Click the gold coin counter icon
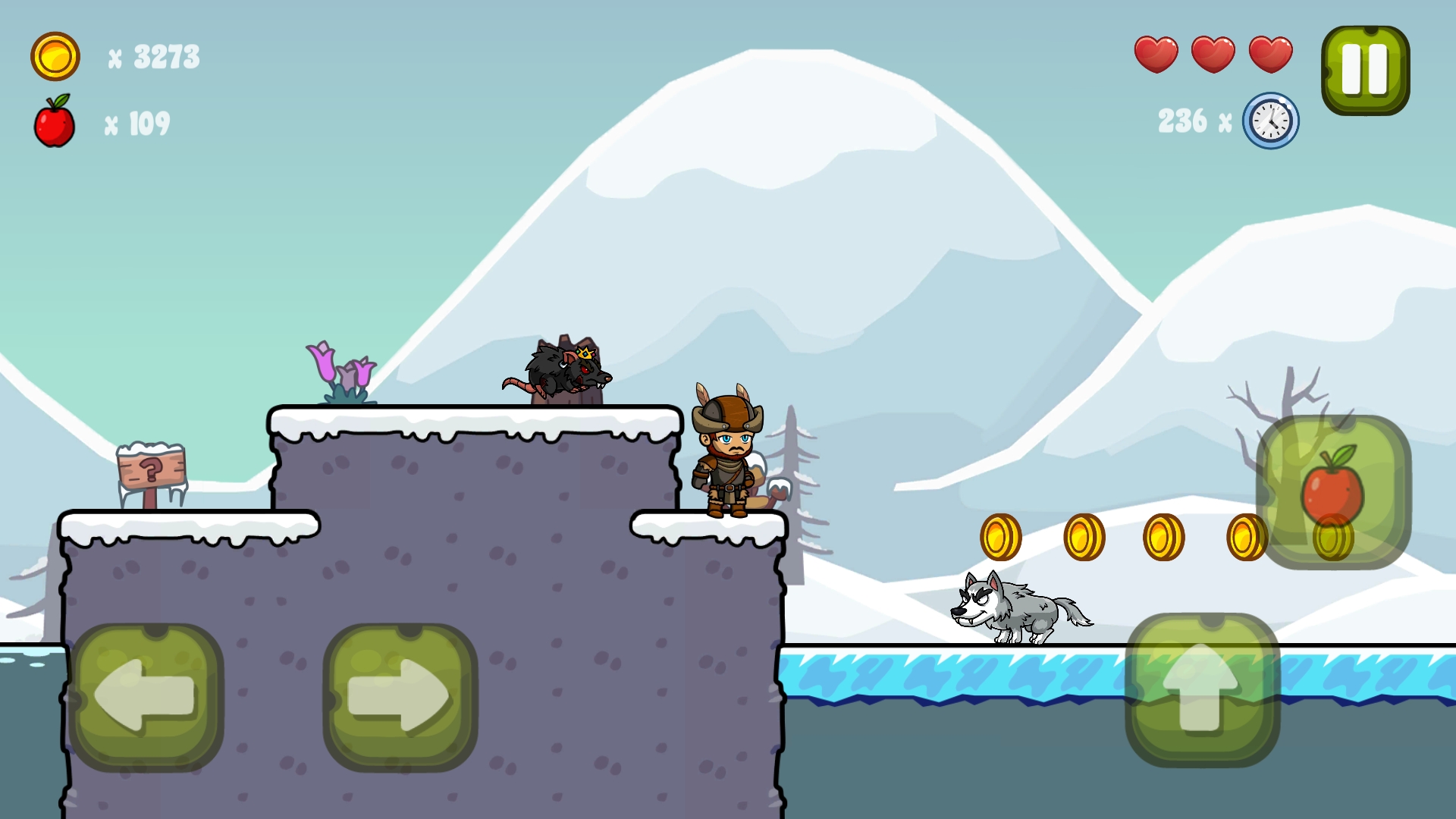Viewport: 1456px width, 819px height. coord(55,55)
